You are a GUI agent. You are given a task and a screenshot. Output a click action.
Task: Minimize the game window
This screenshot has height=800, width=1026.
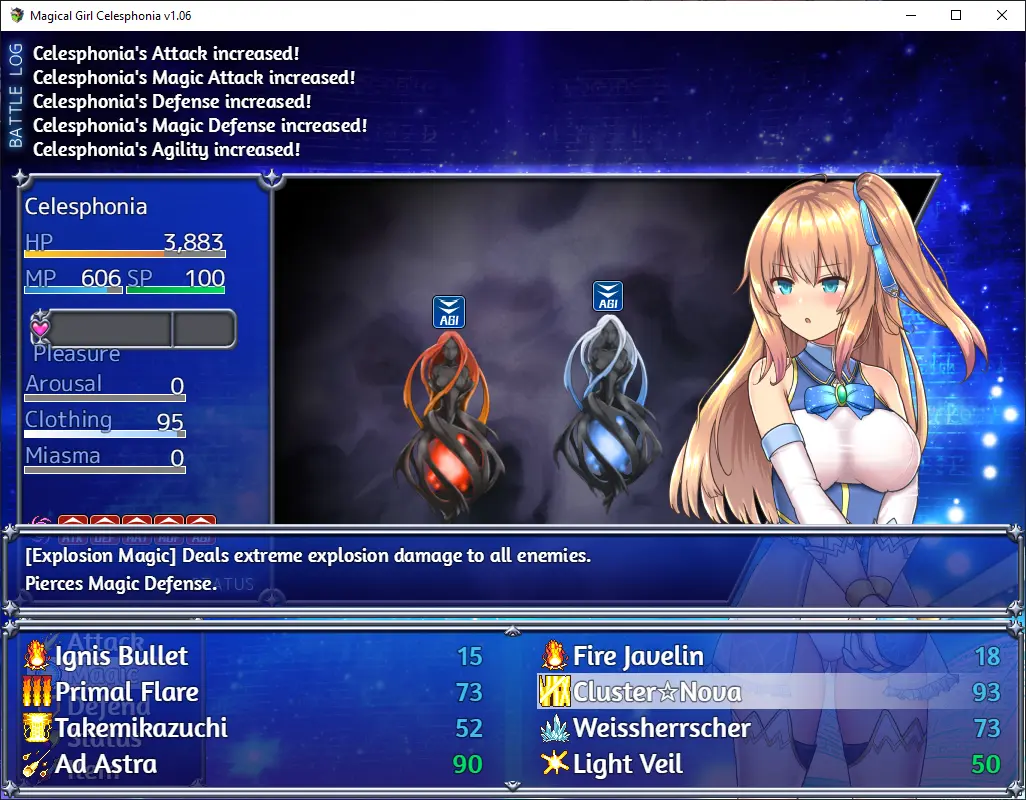point(910,15)
